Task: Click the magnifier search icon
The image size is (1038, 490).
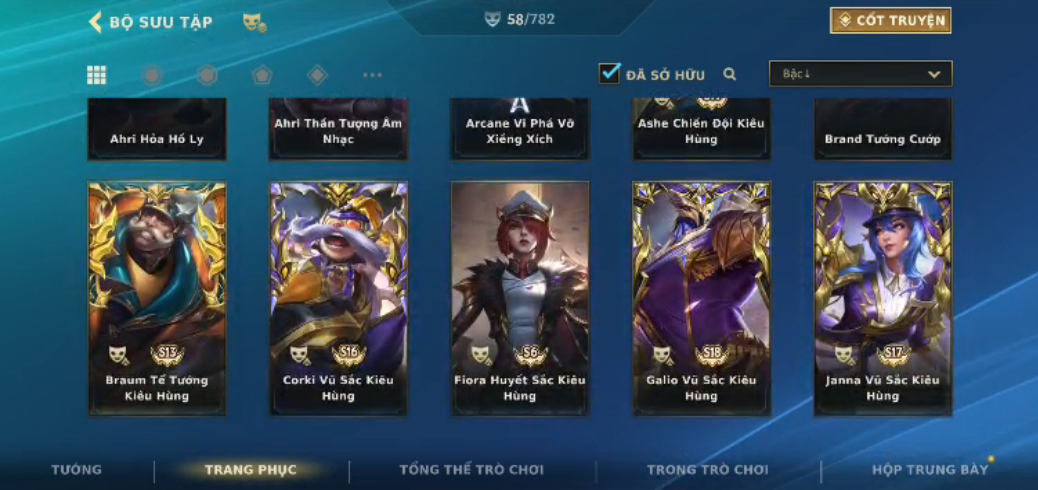Action: coord(730,74)
